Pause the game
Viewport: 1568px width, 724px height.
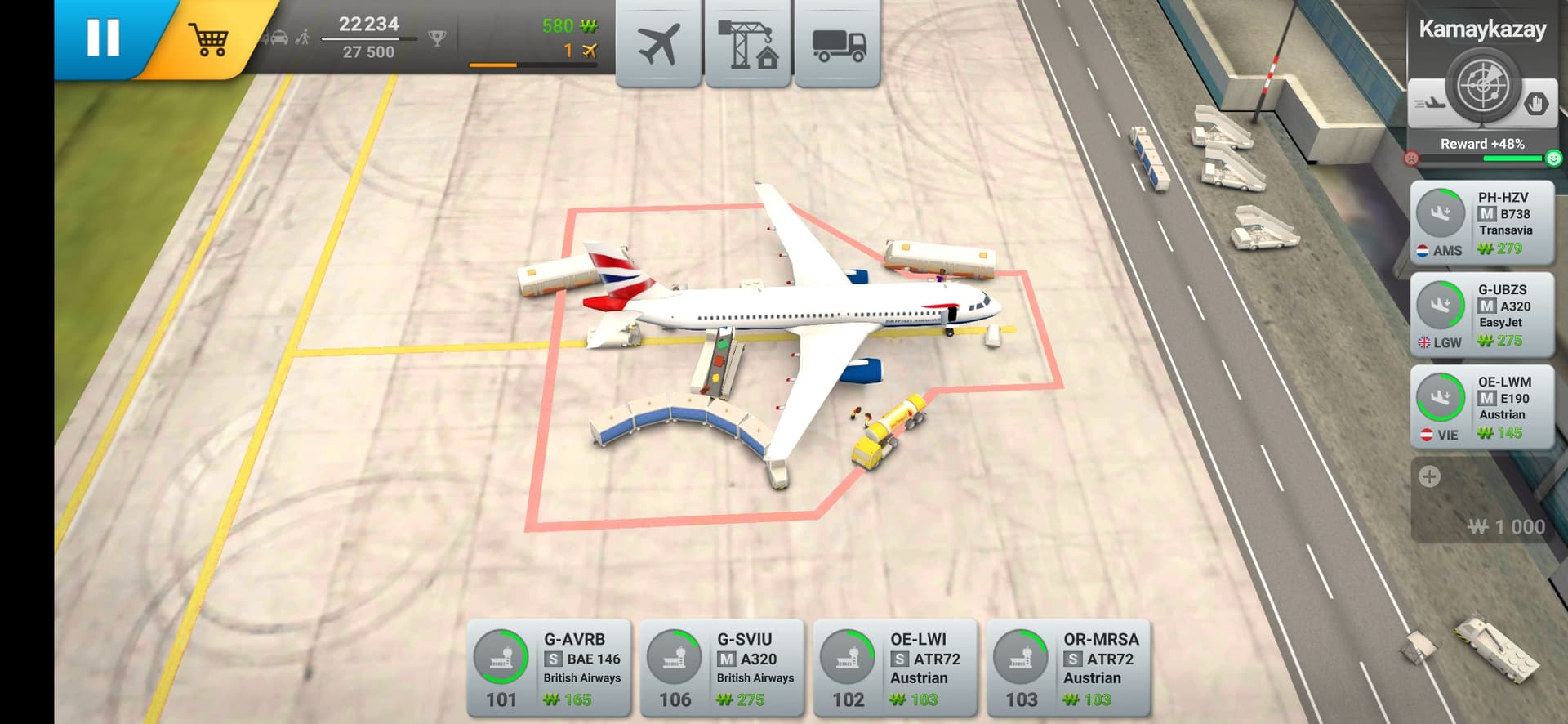[104, 38]
